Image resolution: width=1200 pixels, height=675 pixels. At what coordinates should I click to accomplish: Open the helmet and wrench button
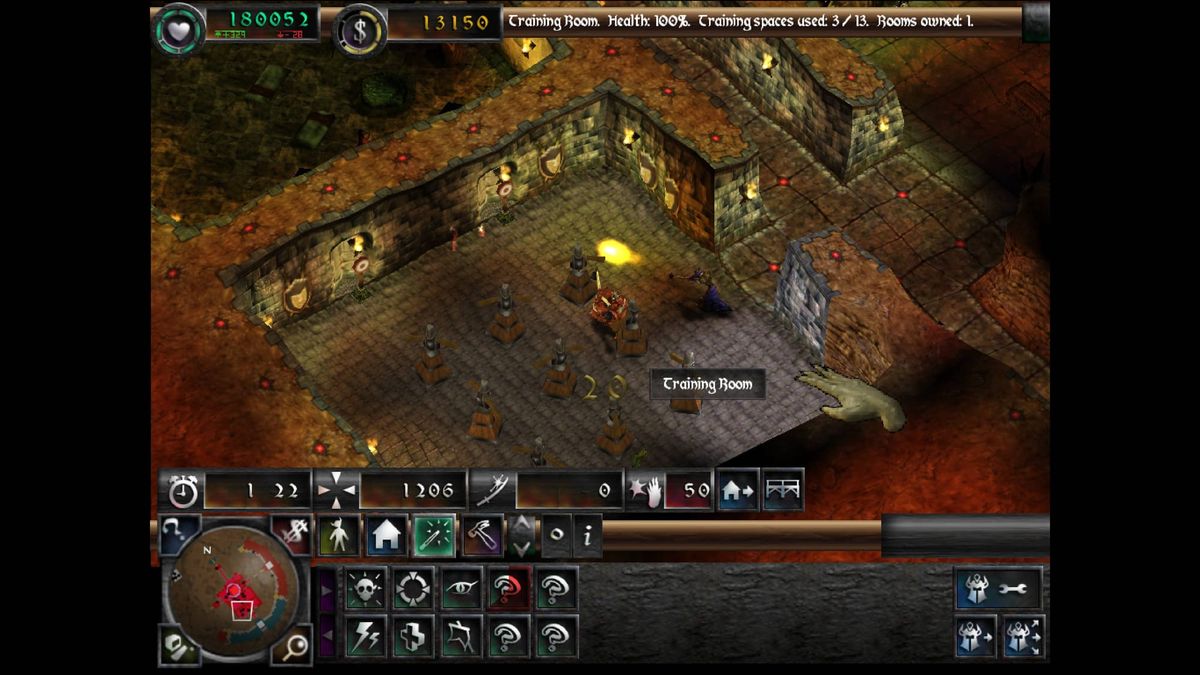pyautogui.click(x=999, y=589)
